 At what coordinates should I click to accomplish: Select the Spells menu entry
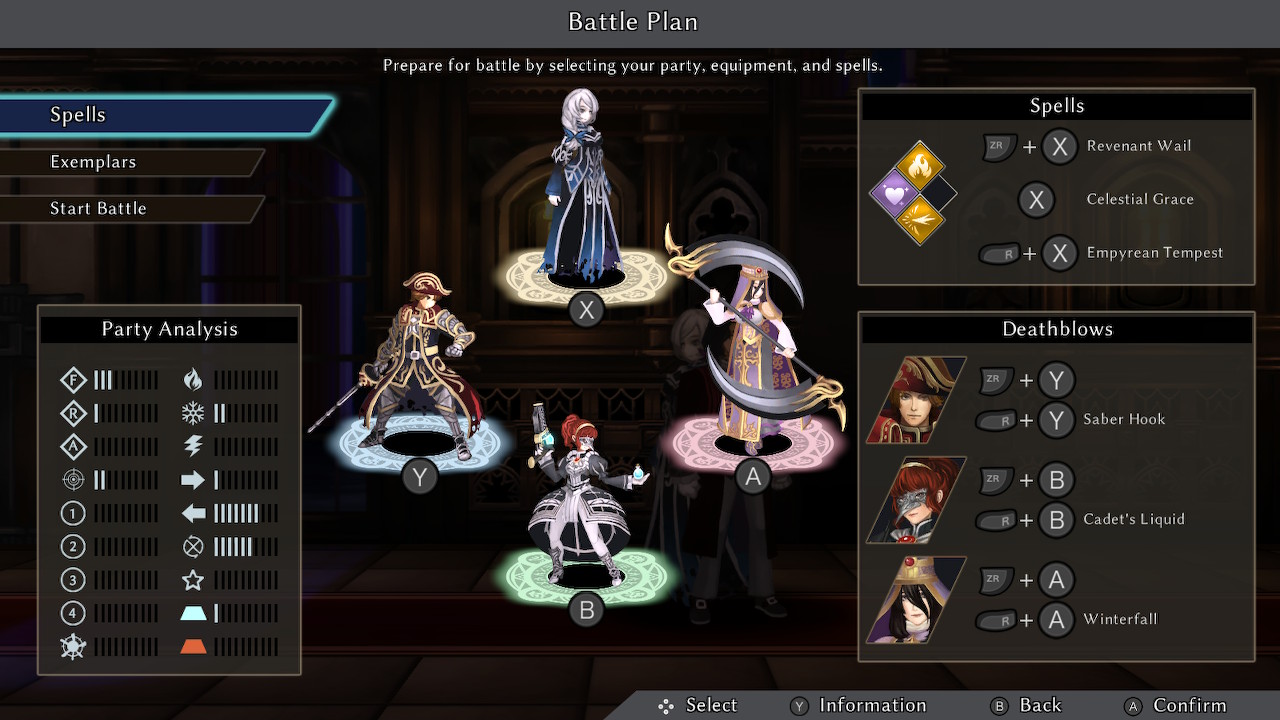[78, 115]
